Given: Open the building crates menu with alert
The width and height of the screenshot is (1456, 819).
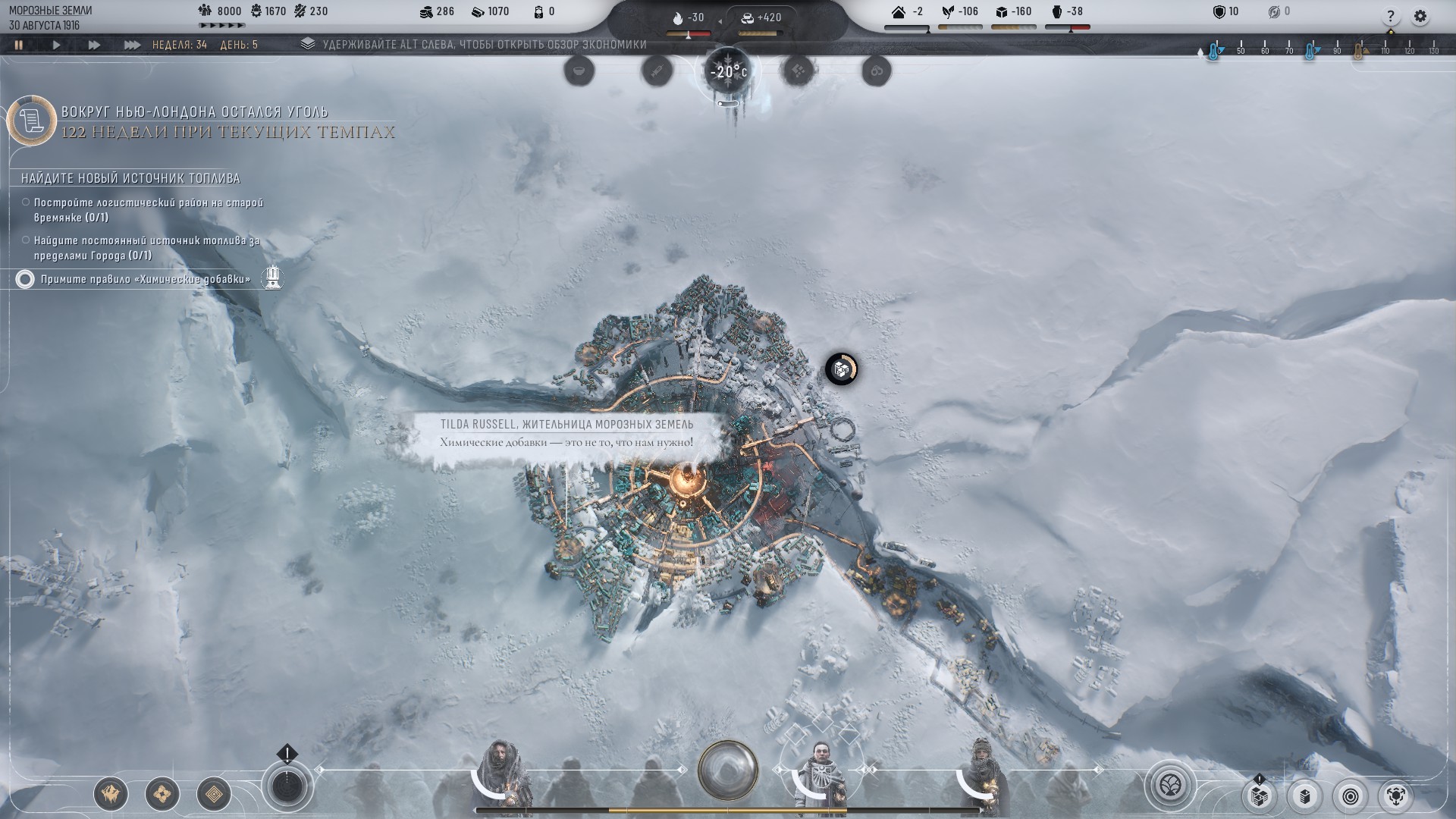Looking at the screenshot, I should click(x=1259, y=795).
